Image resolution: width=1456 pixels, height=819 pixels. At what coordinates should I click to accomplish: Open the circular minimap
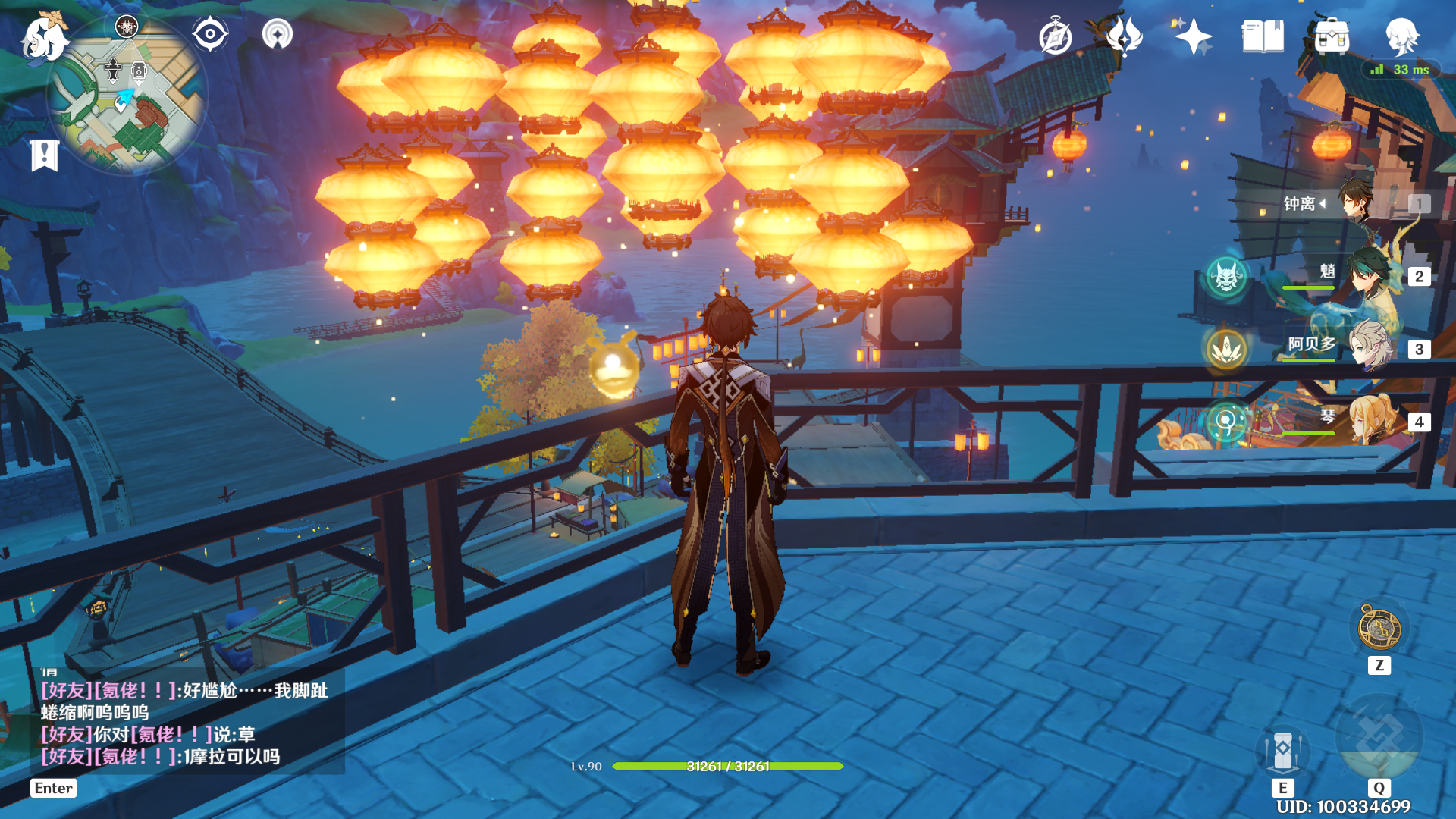click(127, 96)
